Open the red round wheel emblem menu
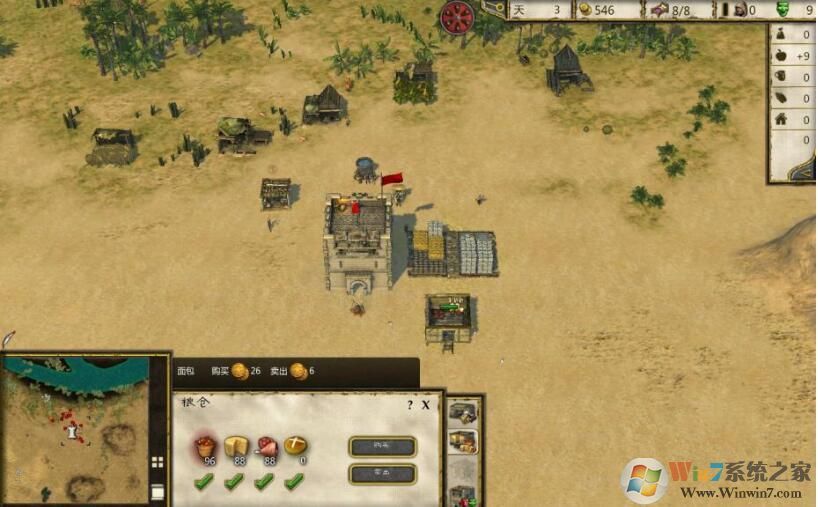818x507 pixels. pyautogui.click(x=457, y=16)
